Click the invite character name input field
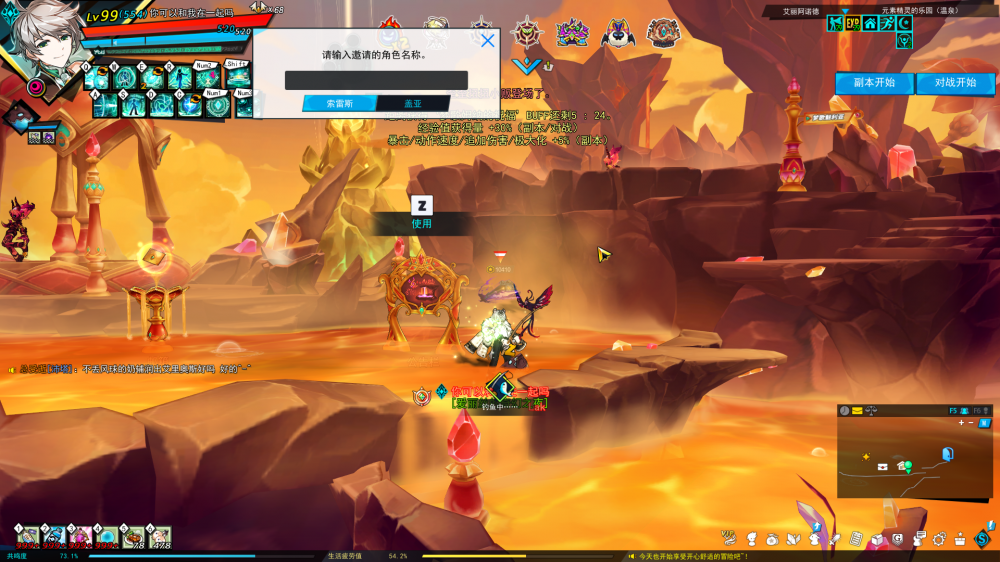 pyautogui.click(x=376, y=80)
